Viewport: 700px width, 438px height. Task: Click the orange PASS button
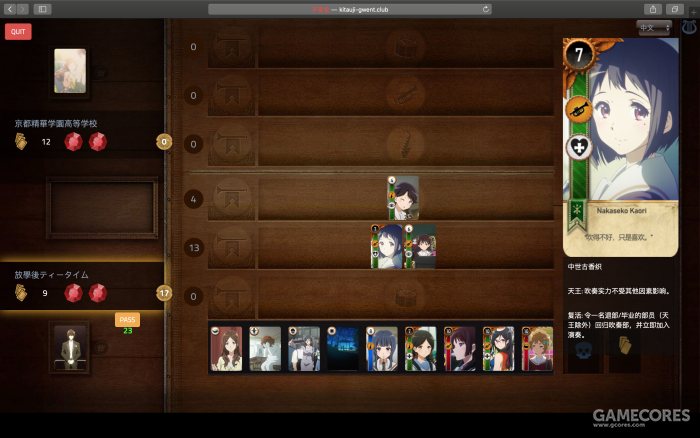(x=127, y=320)
